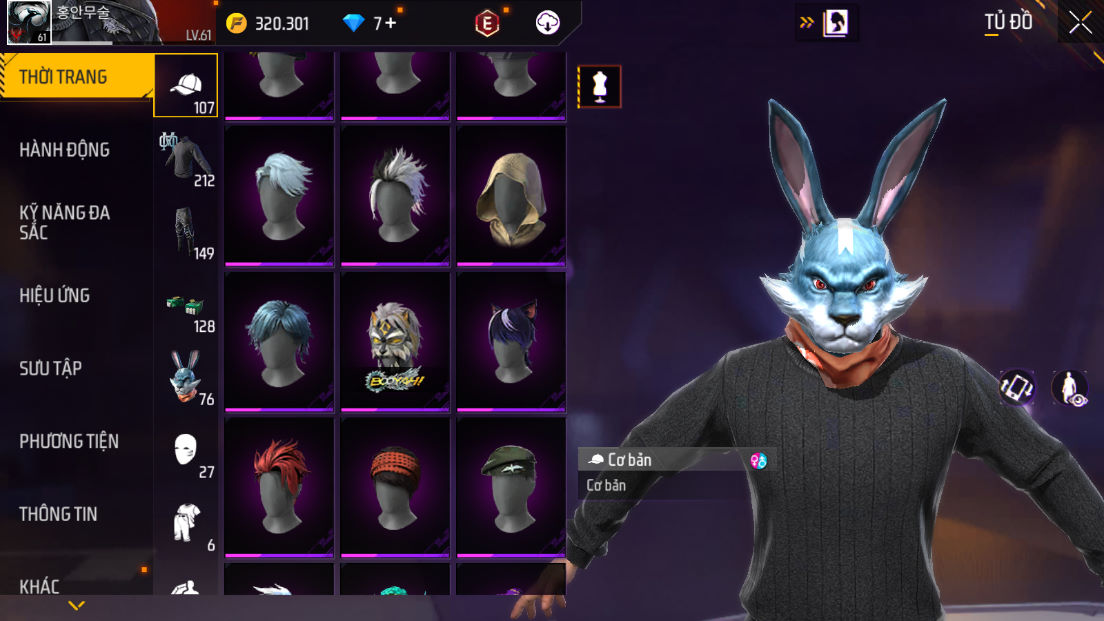
Task: Go to the SƯU TẬP category
Action: click(x=51, y=368)
